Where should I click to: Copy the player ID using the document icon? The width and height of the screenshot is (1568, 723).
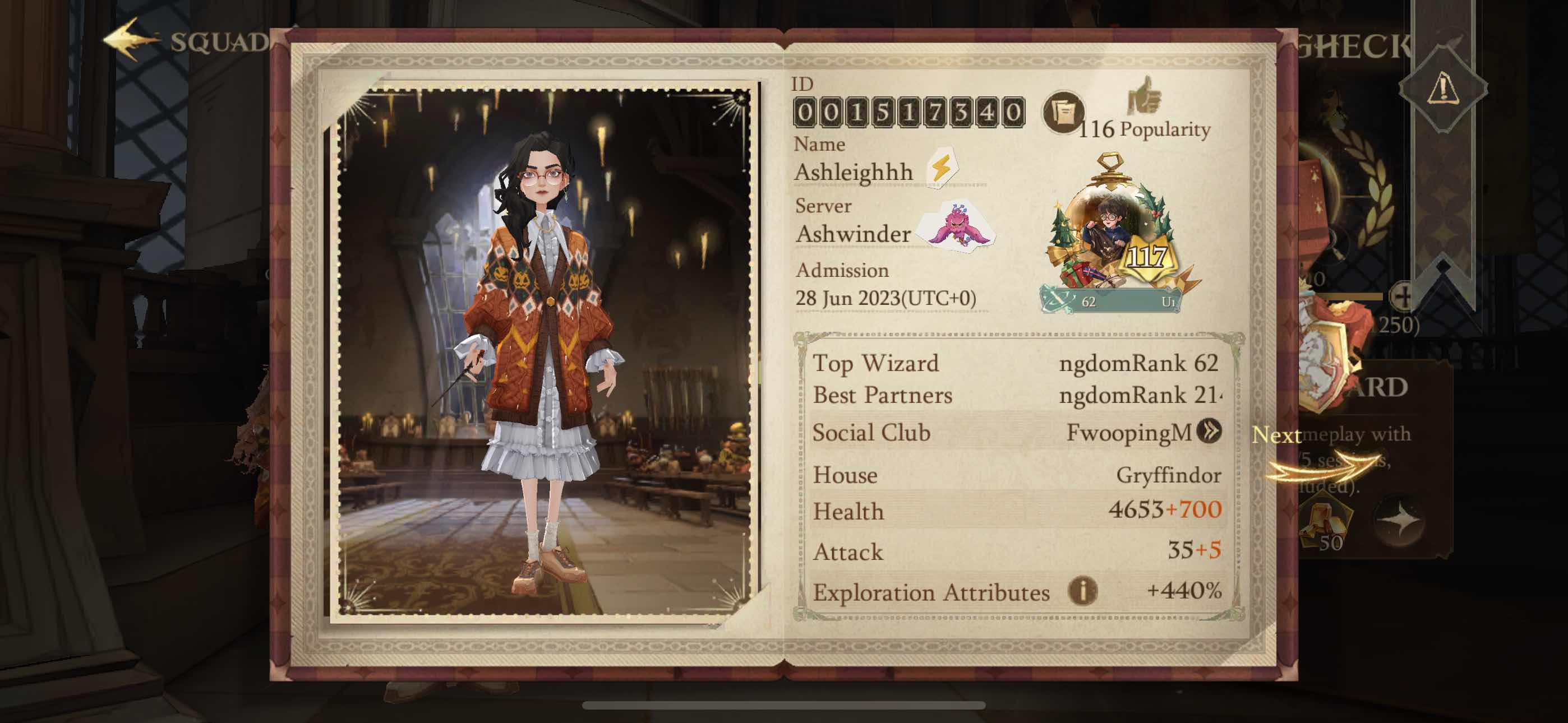tap(1062, 113)
